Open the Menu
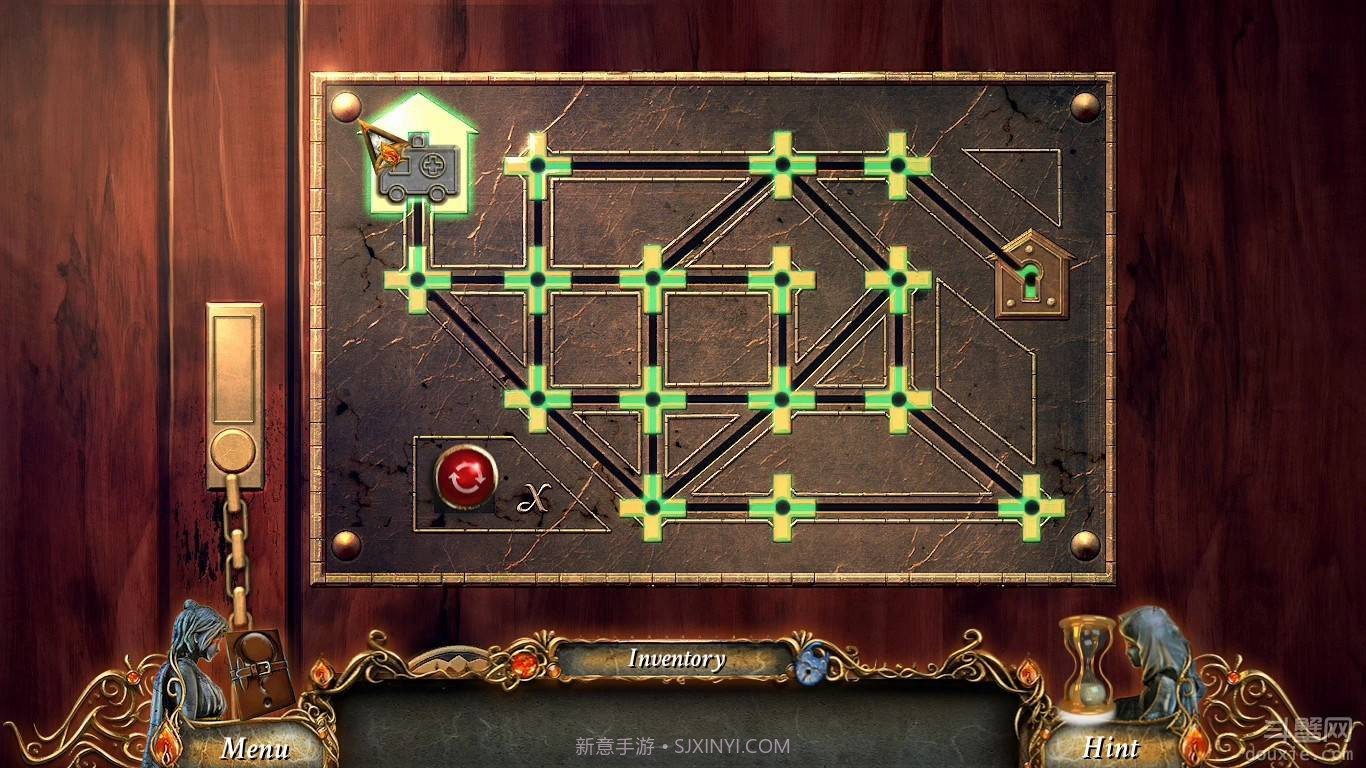 click(x=258, y=746)
